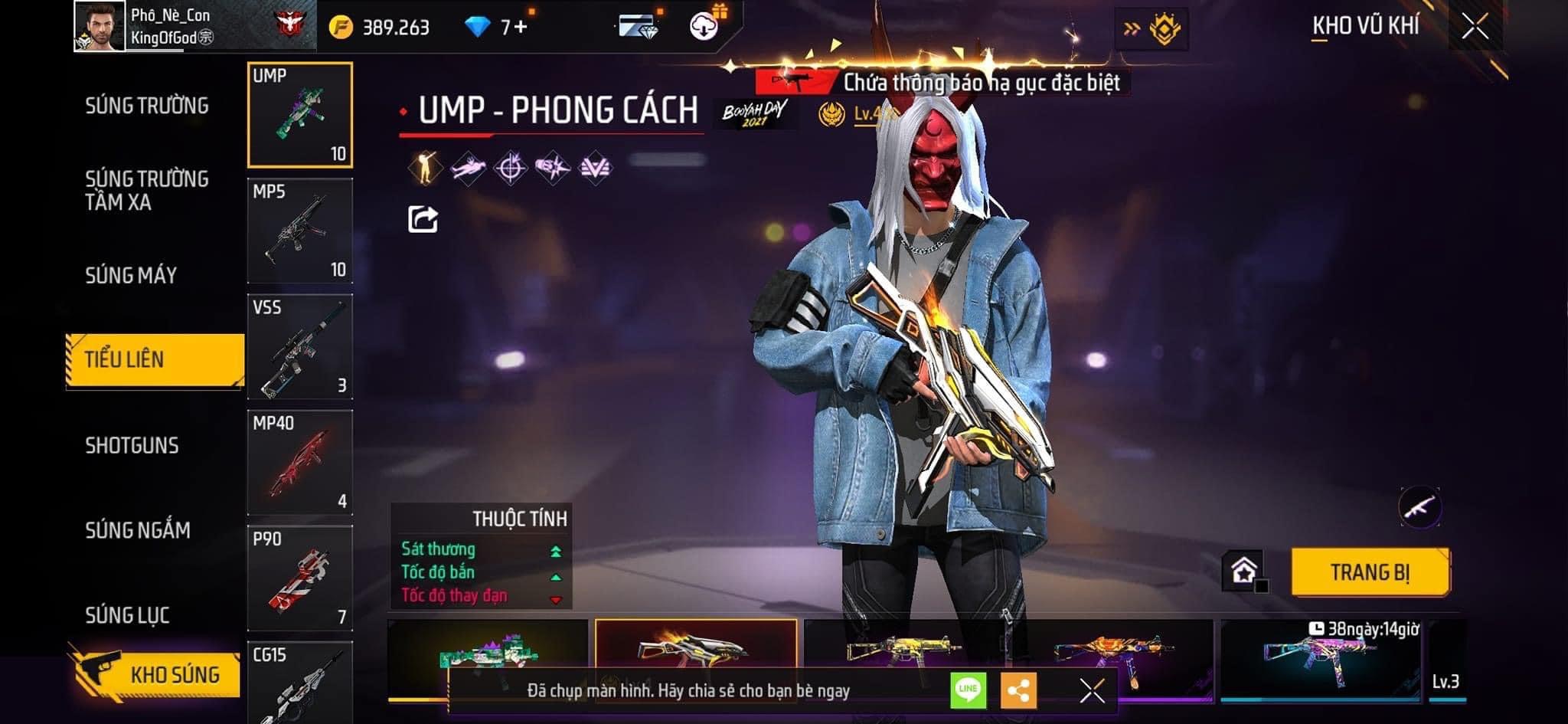Open the Súng Lục category
Image resolution: width=1568 pixels, height=724 pixels.
click(127, 614)
